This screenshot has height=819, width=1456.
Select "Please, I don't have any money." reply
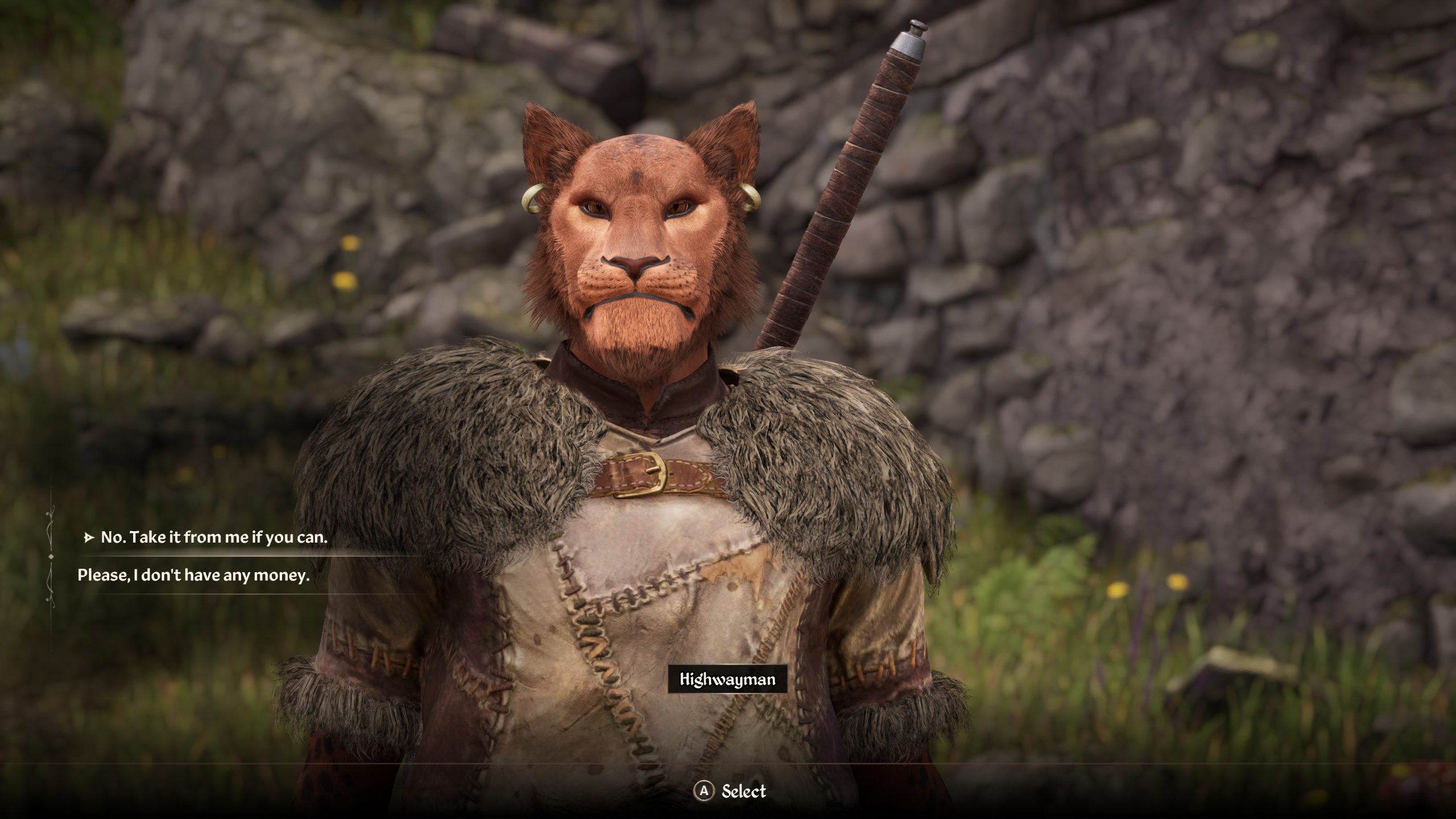[x=193, y=575]
